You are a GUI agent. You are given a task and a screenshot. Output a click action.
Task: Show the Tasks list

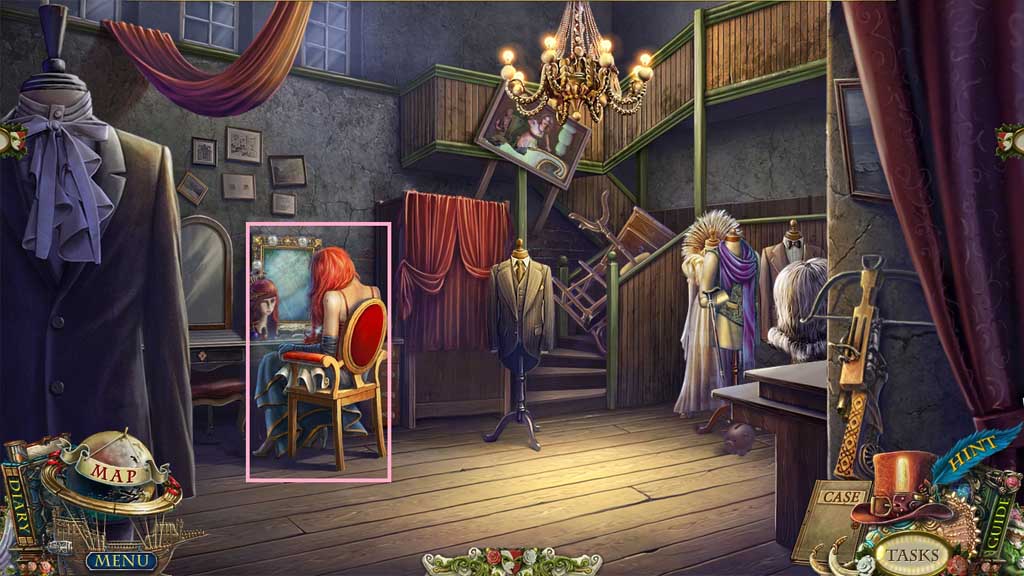tap(912, 553)
